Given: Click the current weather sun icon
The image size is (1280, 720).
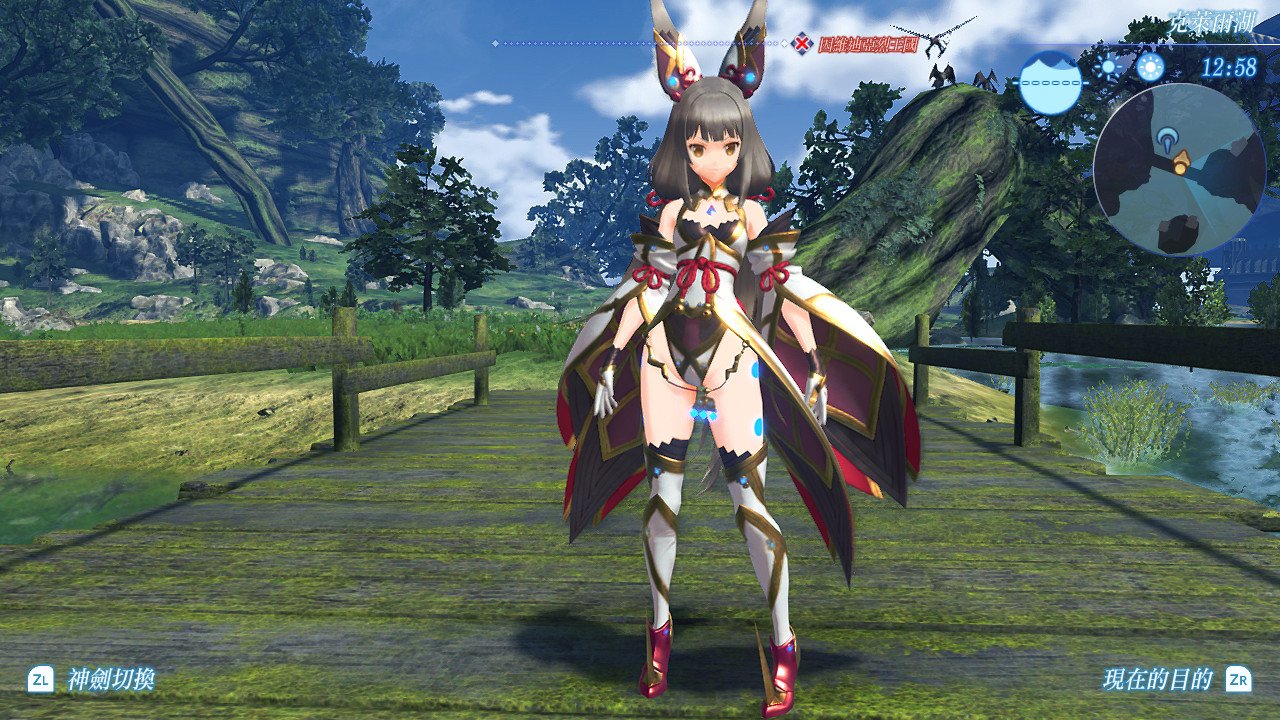Looking at the screenshot, I should coord(1108,67).
